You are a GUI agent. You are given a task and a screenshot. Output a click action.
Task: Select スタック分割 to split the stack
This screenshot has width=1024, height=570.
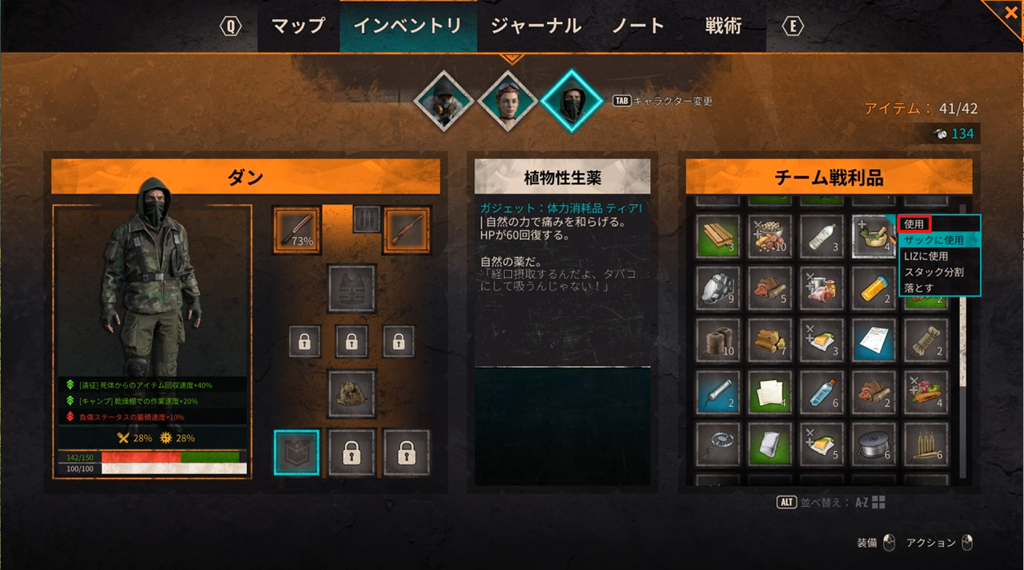tap(934, 272)
